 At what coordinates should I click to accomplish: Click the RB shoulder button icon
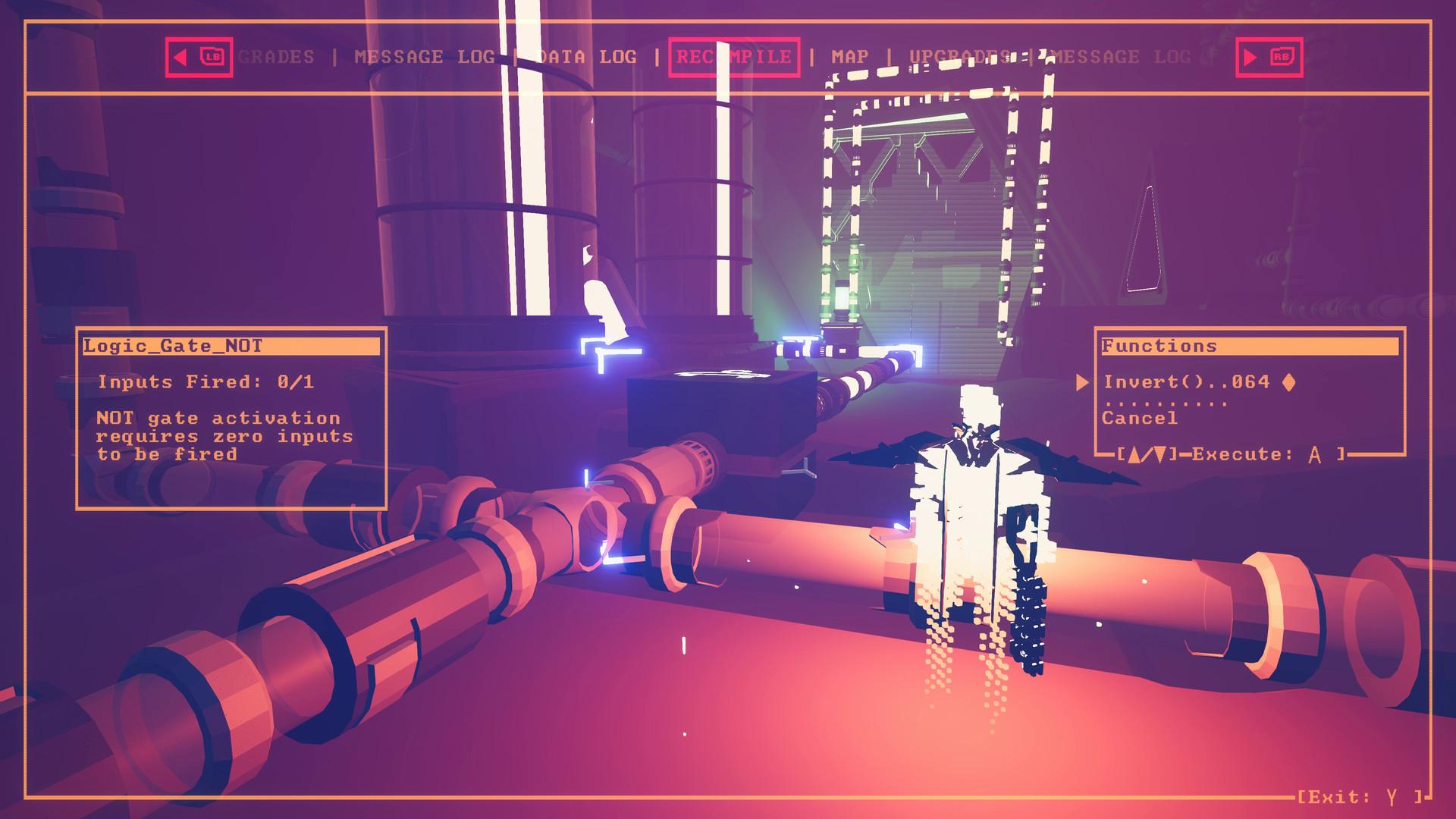click(x=1282, y=56)
